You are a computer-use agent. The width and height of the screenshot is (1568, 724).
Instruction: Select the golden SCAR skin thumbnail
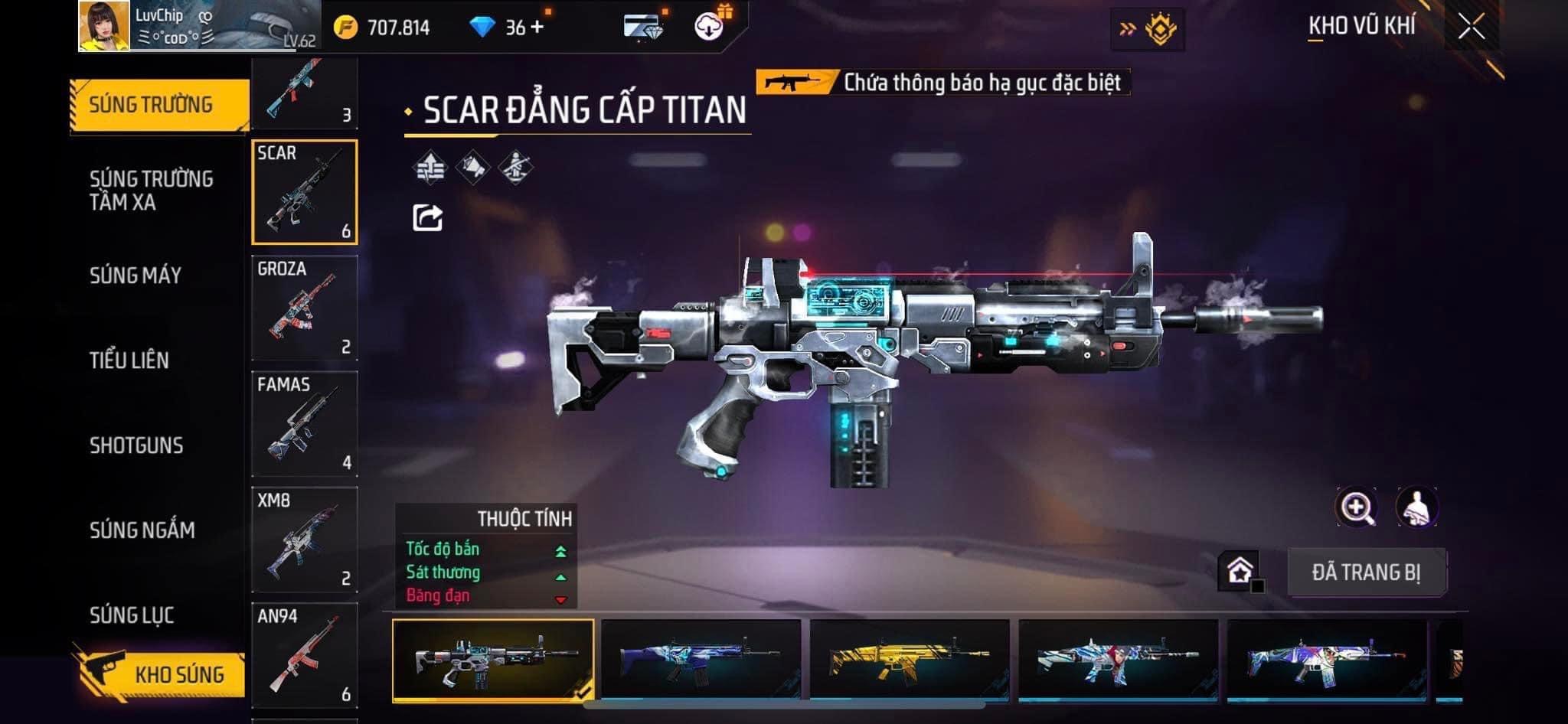[909, 660]
